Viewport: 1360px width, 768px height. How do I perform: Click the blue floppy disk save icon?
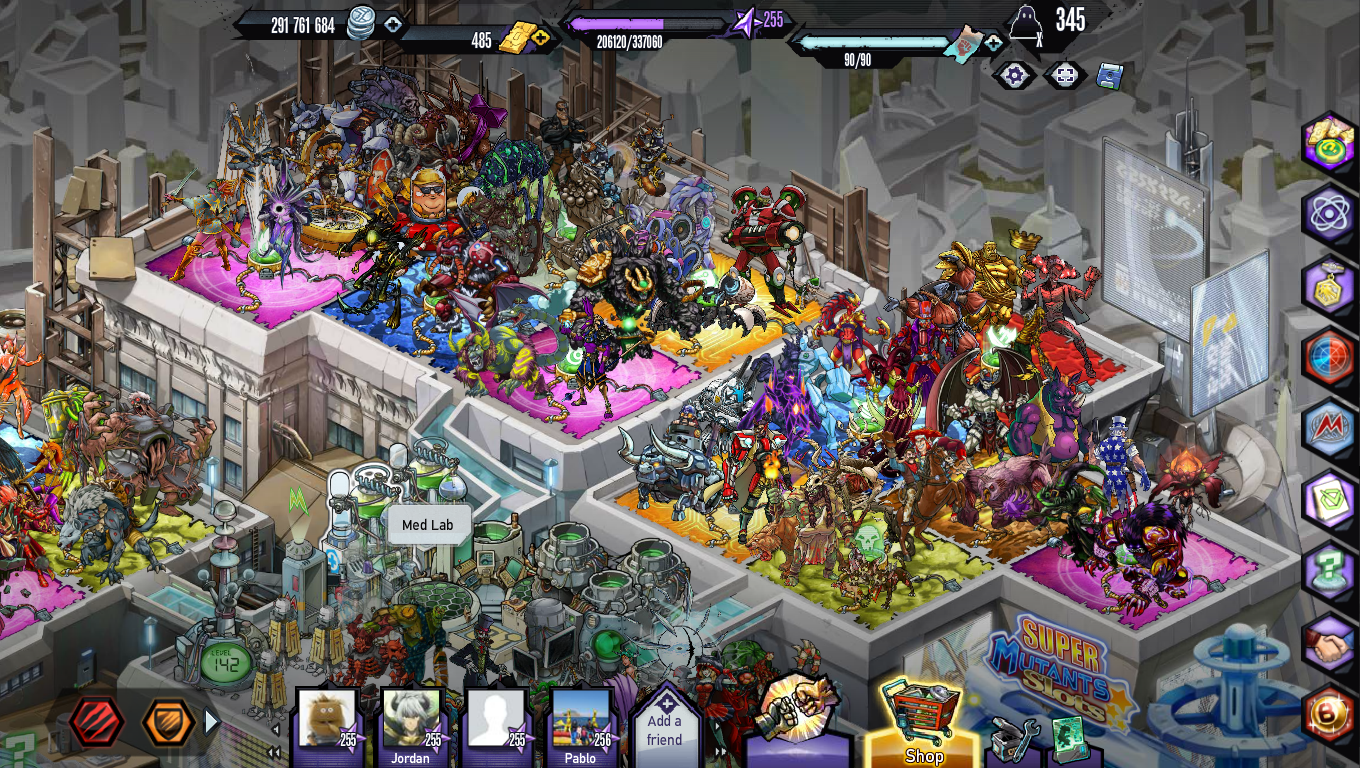tap(1109, 75)
